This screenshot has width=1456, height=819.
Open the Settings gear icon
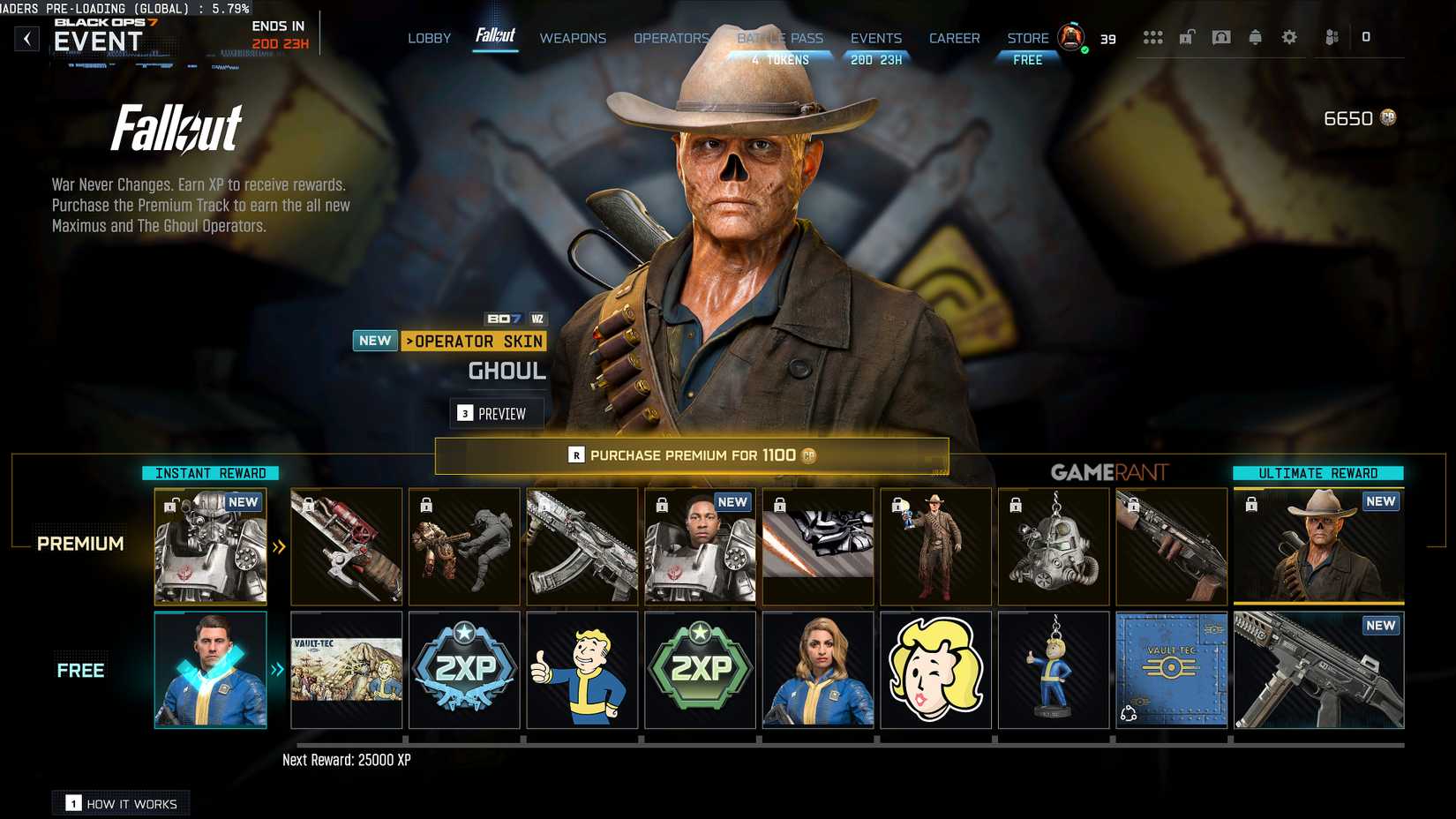tap(1289, 37)
